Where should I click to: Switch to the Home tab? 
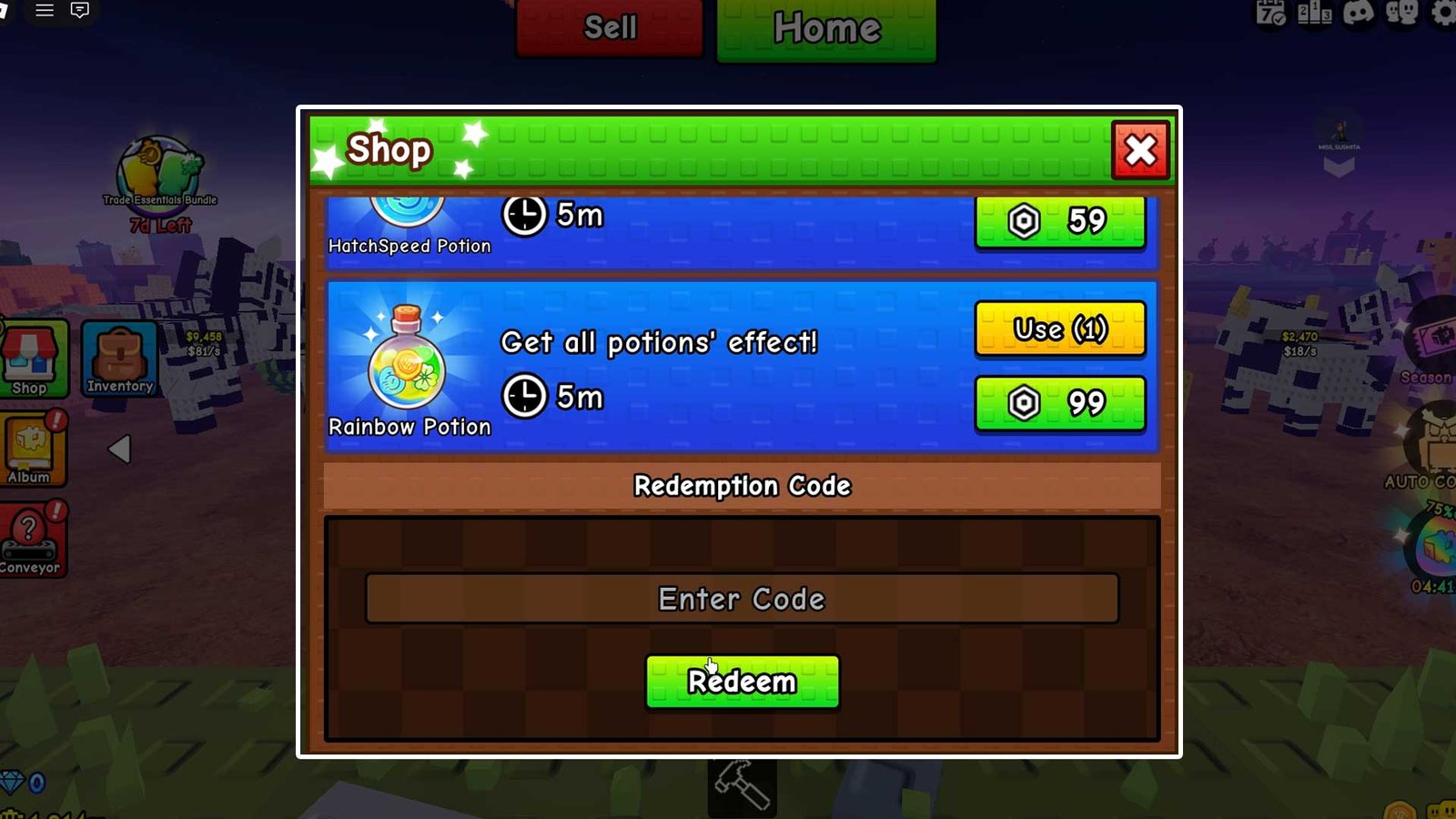pyautogui.click(x=825, y=27)
